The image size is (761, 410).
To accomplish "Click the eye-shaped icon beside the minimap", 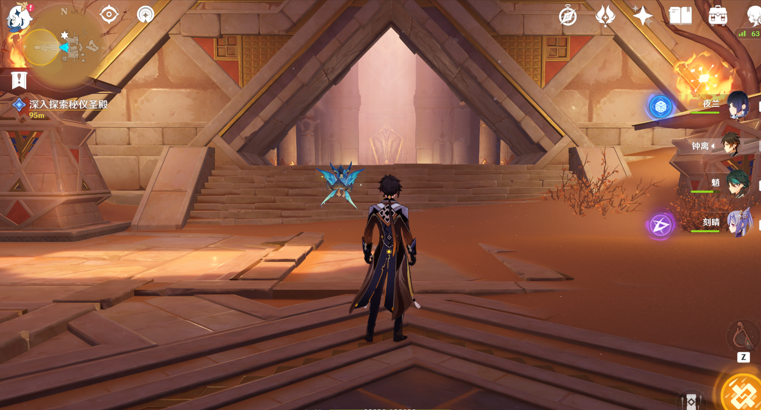I will pyautogui.click(x=109, y=14).
